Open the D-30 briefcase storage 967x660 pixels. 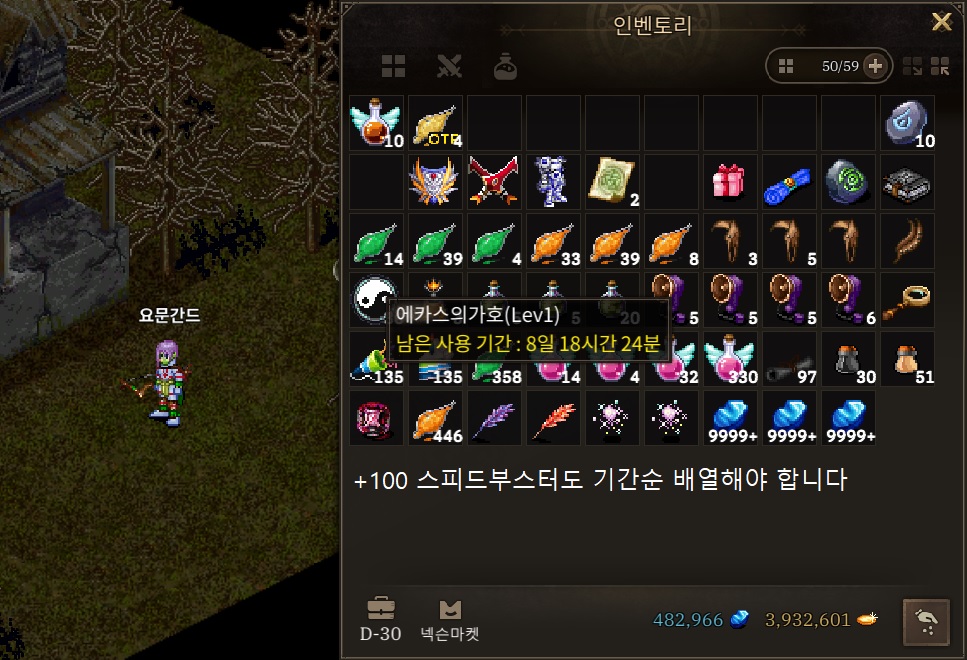click(381, 619)
